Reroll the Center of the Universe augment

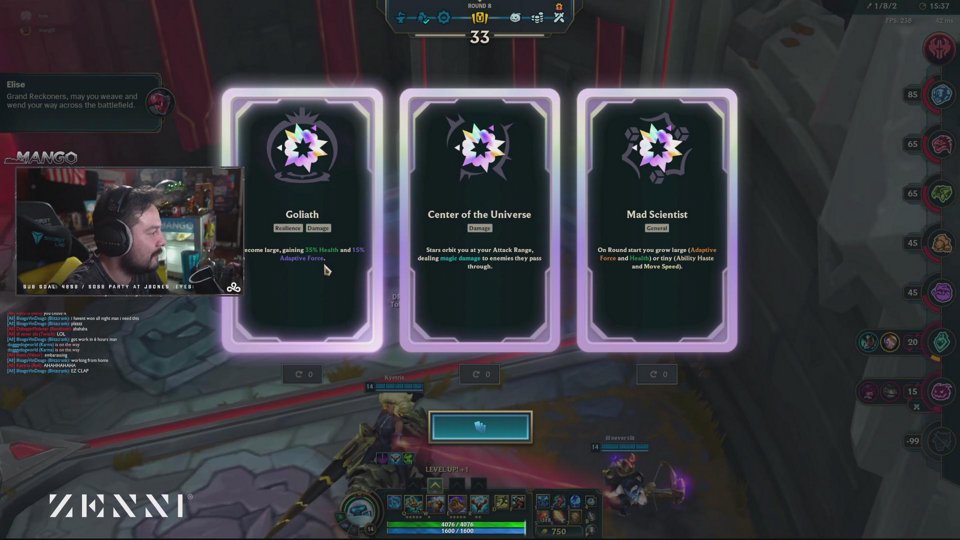tap(480, 375)
